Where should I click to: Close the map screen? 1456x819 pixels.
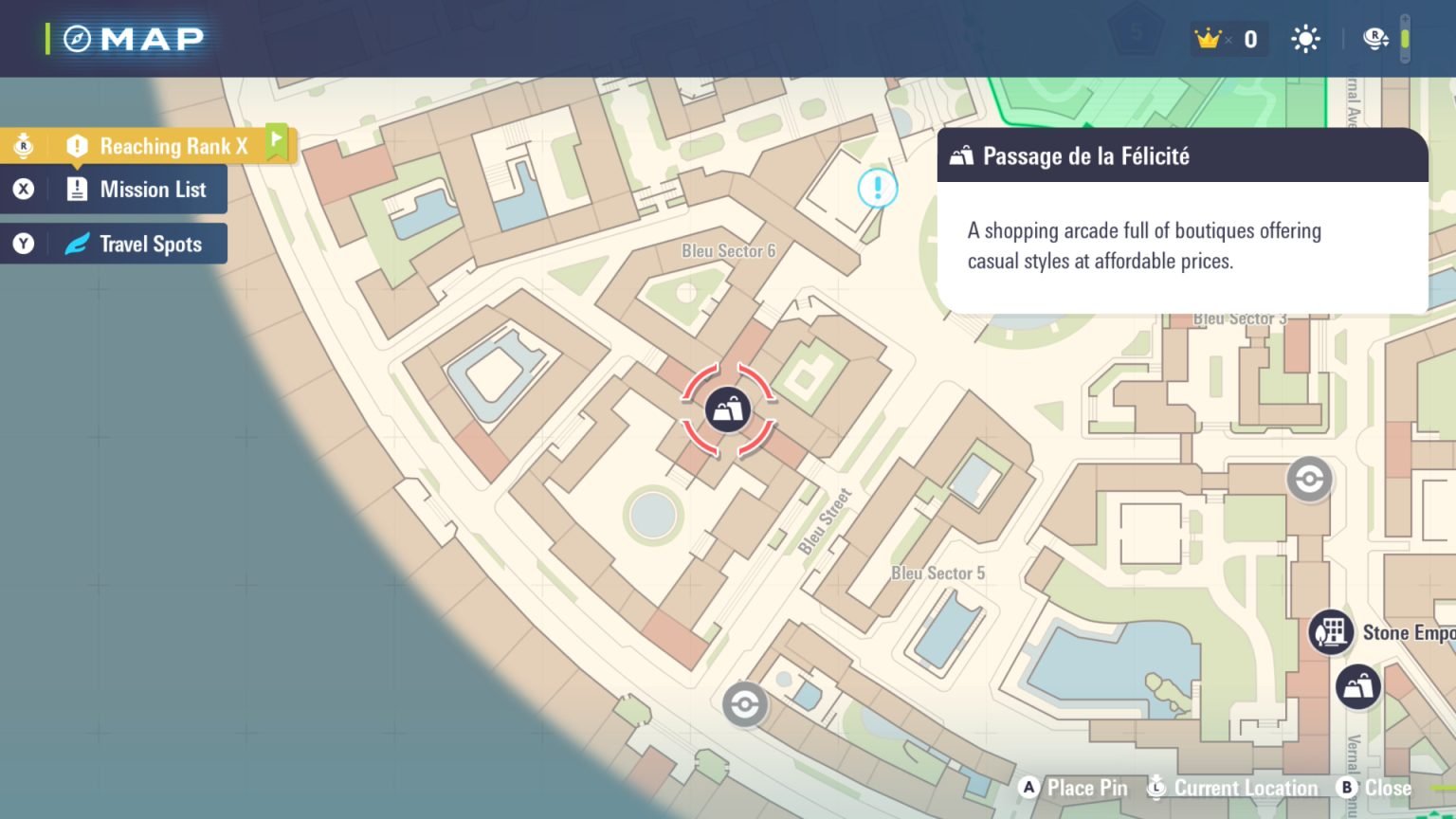point(1375,788)
